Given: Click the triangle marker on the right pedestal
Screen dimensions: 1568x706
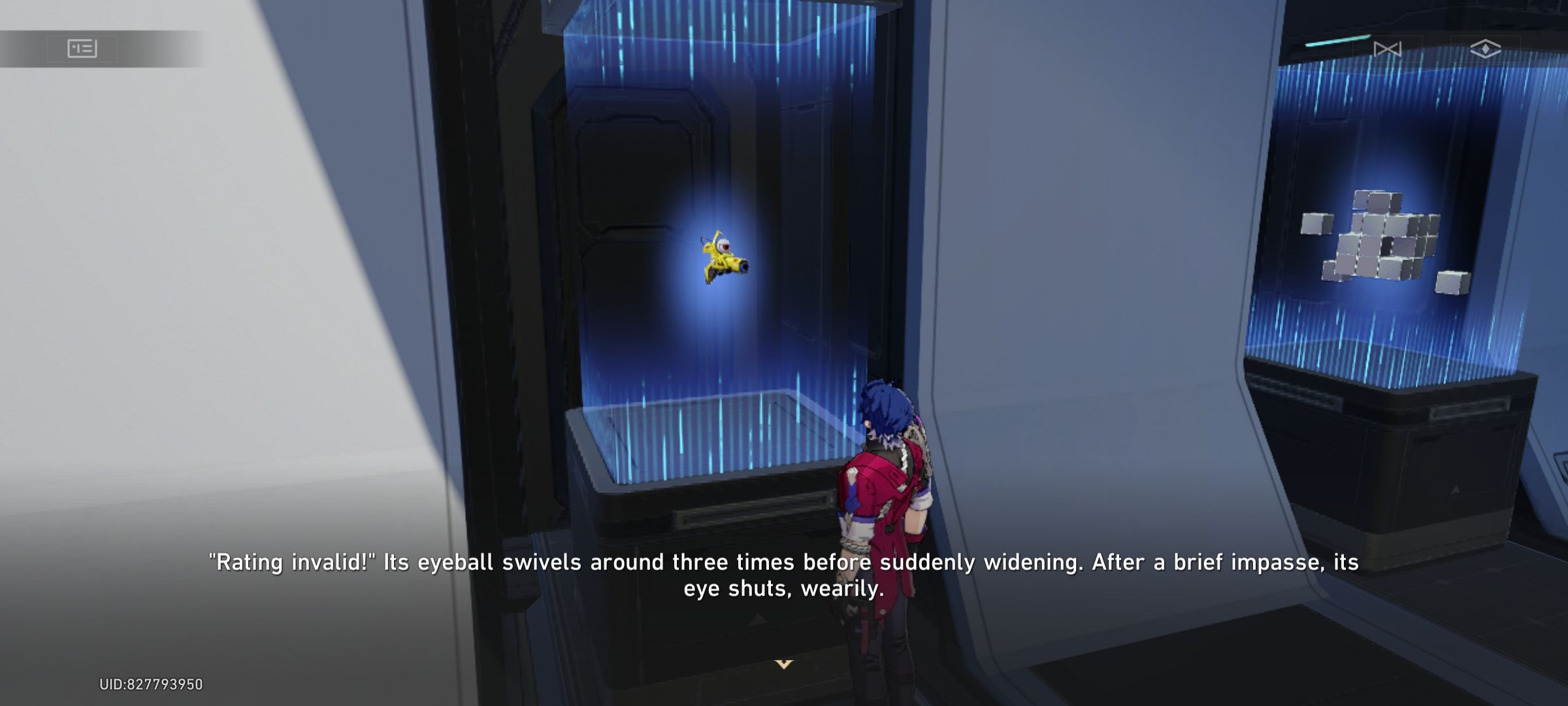Looking at the screenshot, I should click(1454, 490).
